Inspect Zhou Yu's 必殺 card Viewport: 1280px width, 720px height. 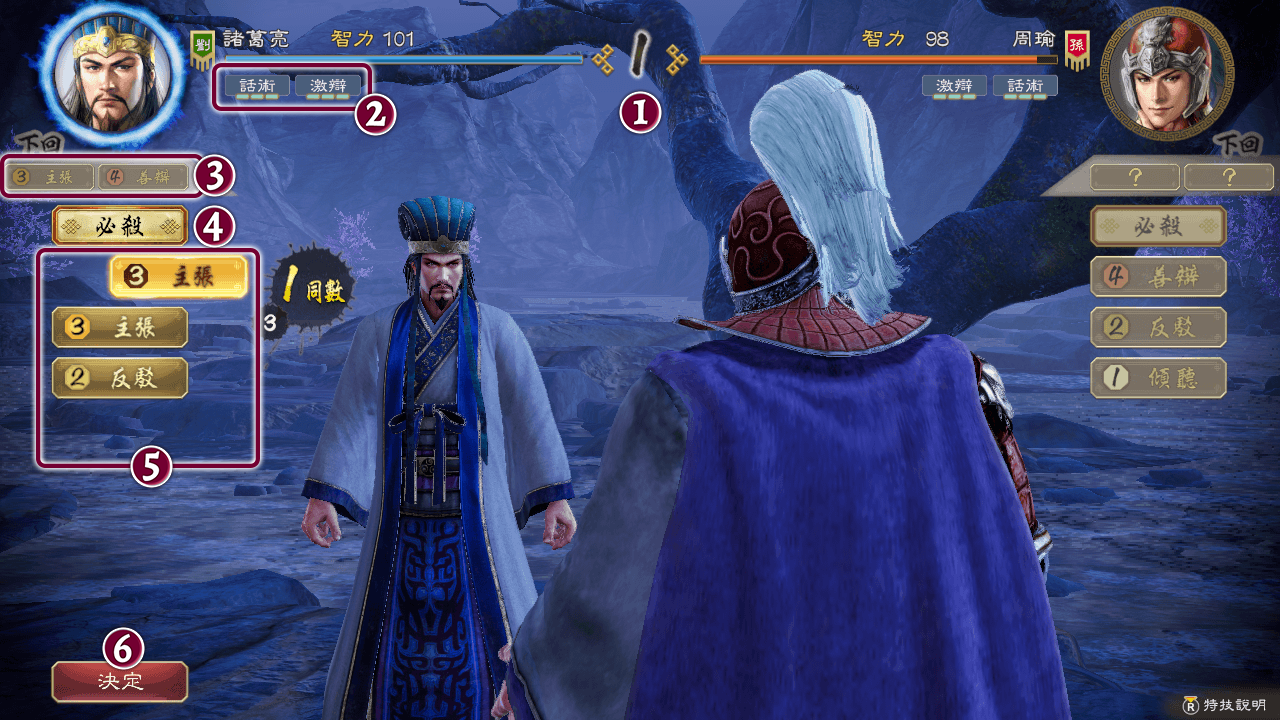[x=1158, y=226]
